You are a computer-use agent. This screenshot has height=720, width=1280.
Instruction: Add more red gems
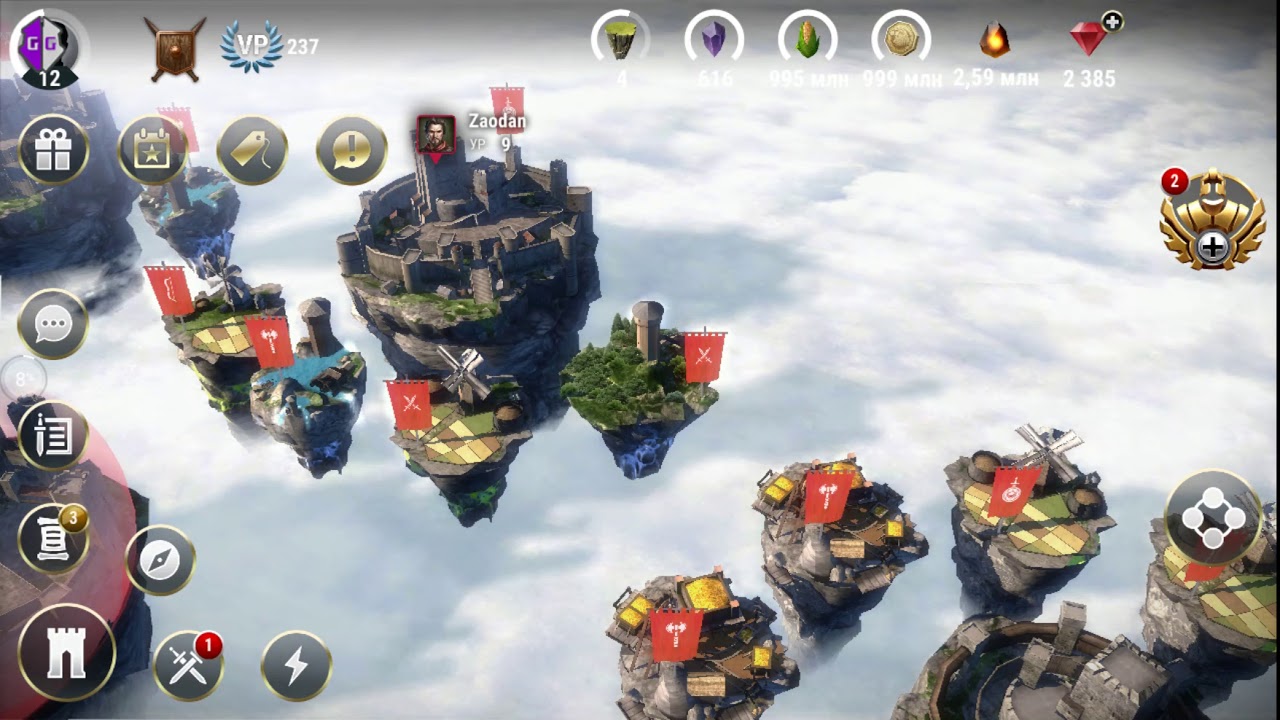tap(1111, 22)
